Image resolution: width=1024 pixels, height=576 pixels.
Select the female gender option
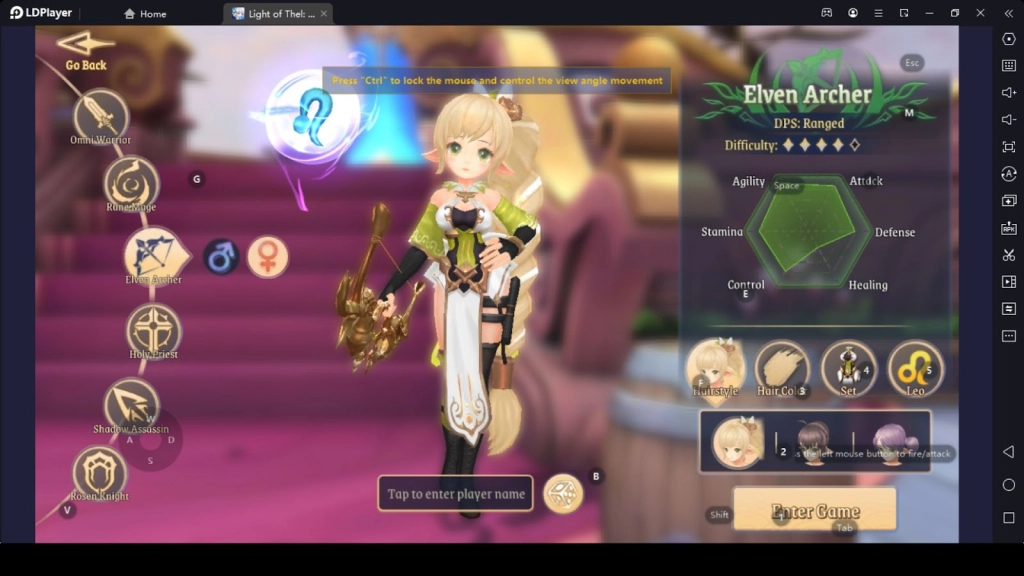[x=267, y=257]
